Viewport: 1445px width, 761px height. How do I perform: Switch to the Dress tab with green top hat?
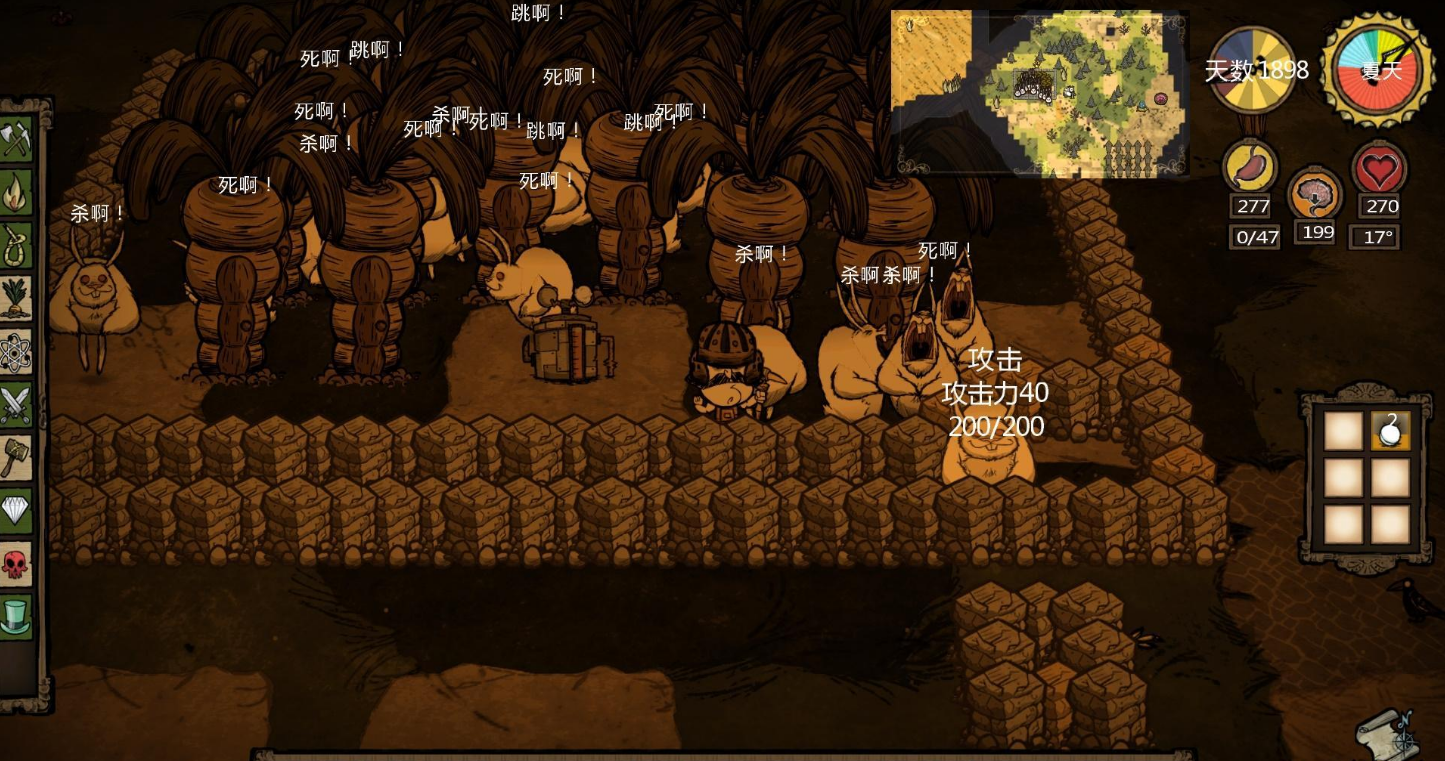tap(17, 615)
